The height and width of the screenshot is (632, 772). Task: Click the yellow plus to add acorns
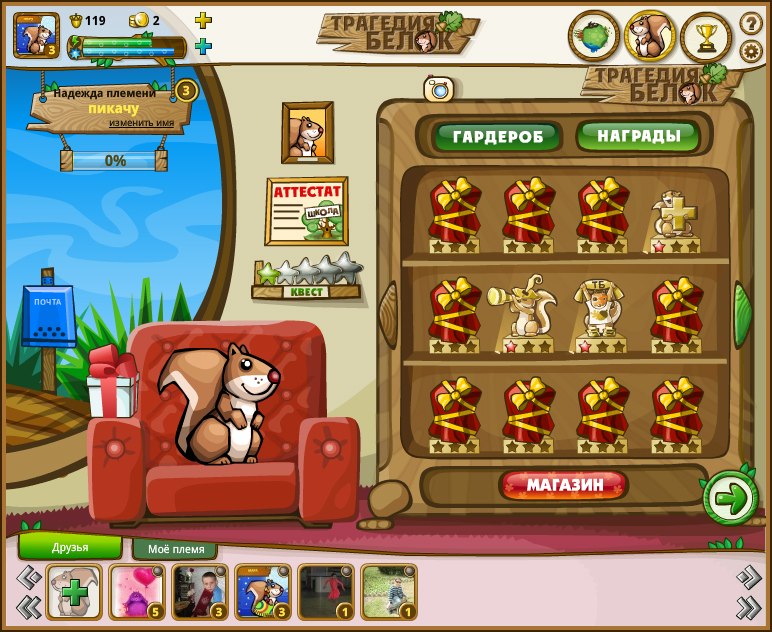click(203, 20)
